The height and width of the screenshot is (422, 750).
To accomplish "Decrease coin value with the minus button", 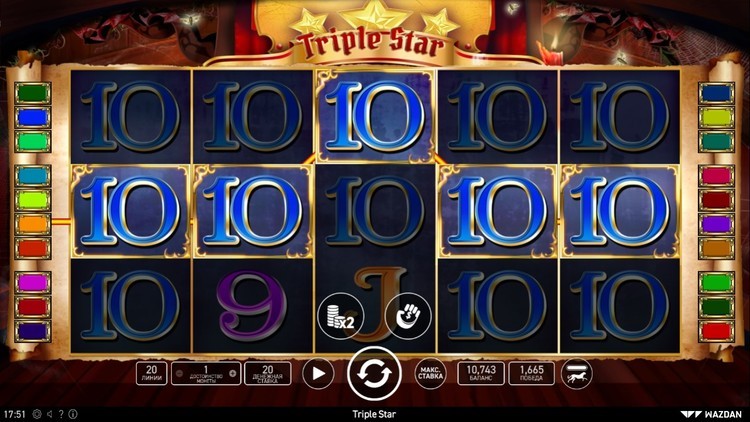I will (180, 374).
